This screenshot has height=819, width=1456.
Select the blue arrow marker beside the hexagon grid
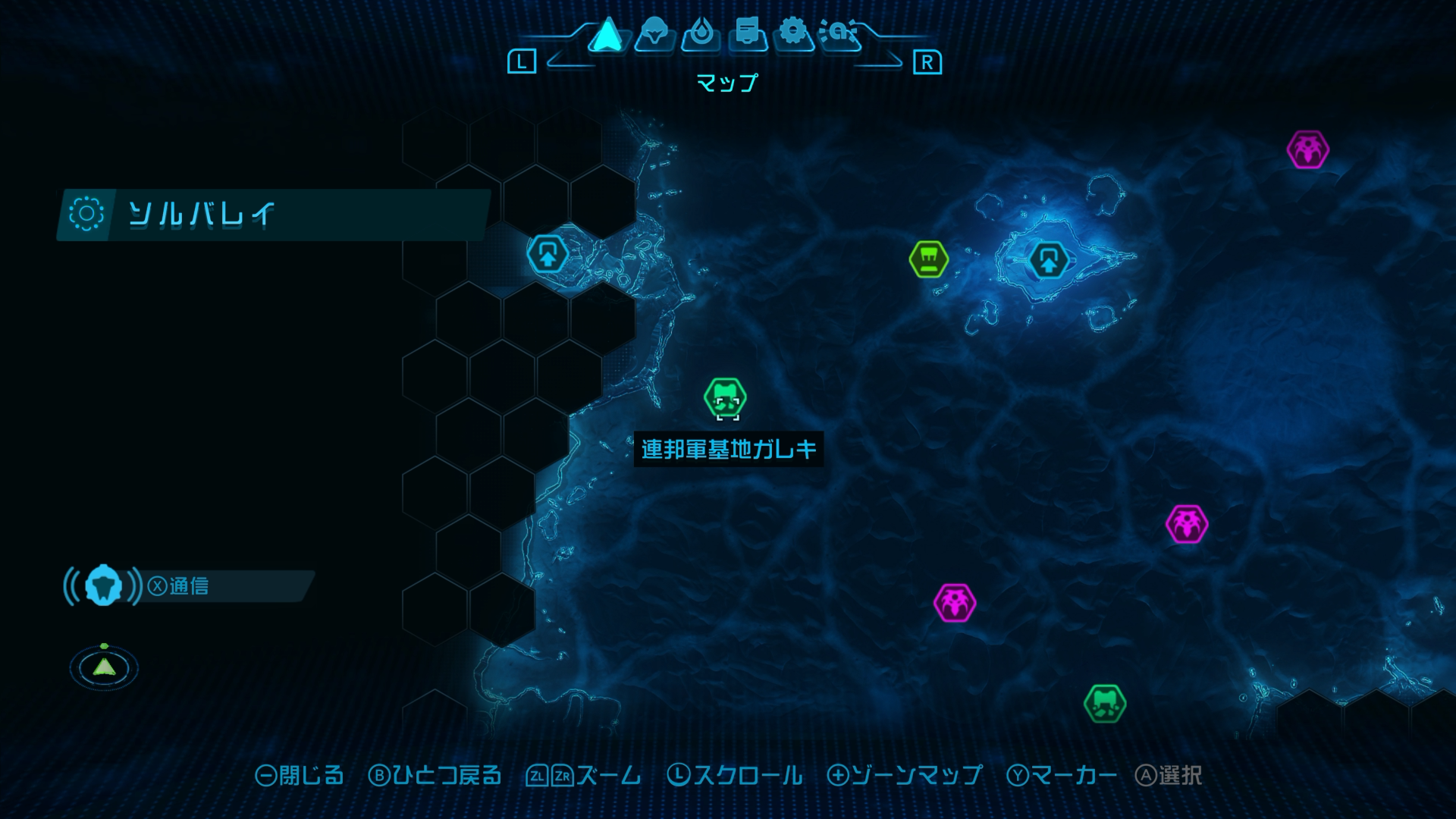pos(548,254)
